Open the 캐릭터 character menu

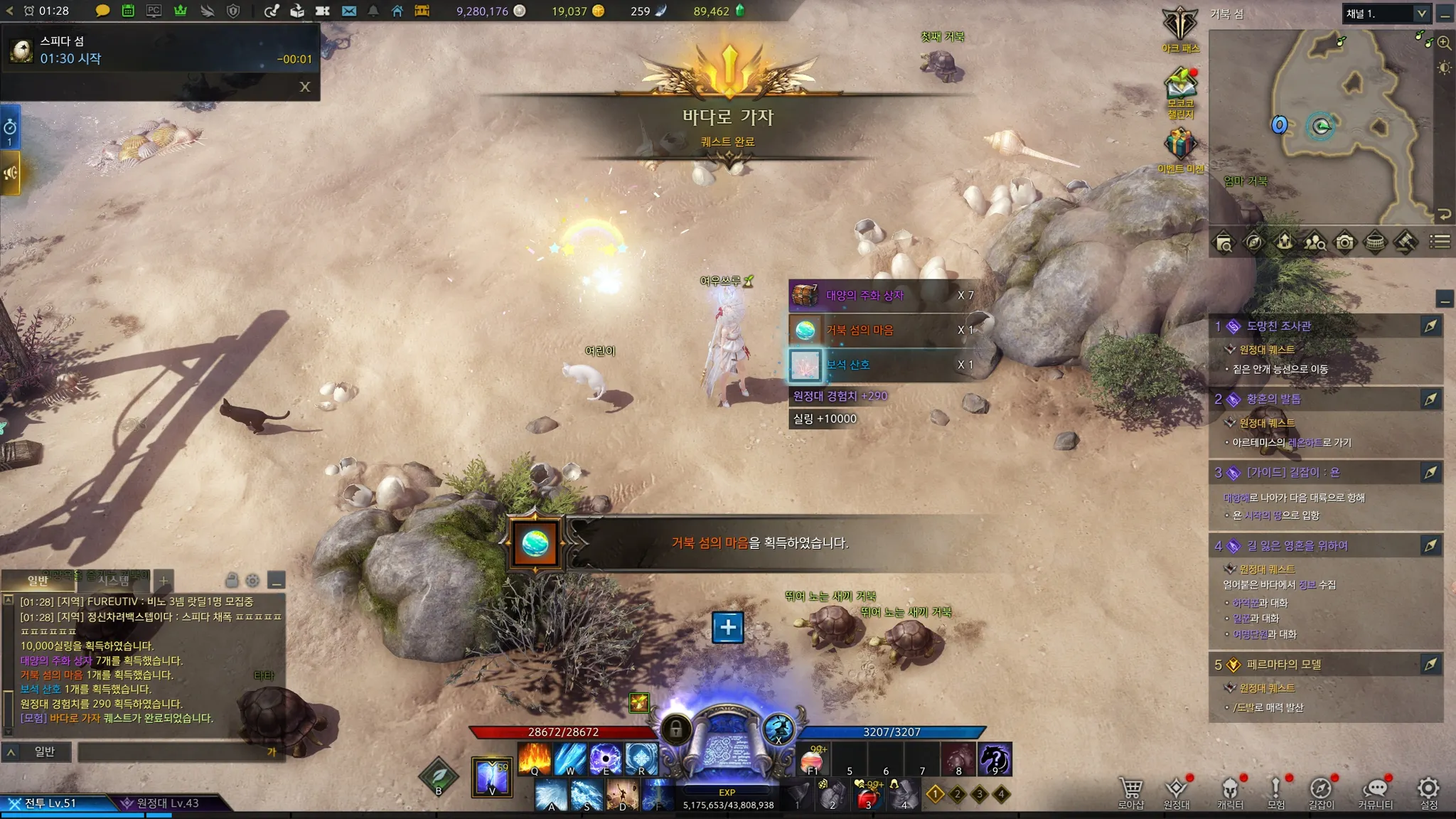coord(1230,789)
